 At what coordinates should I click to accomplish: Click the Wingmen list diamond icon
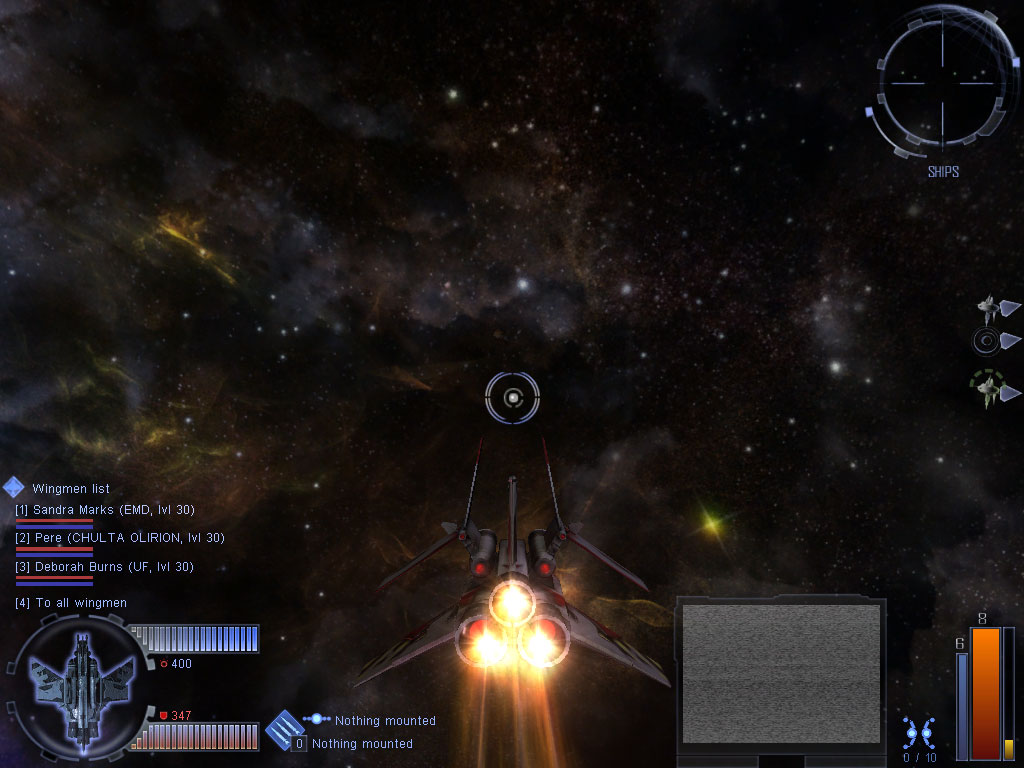click(14, 488)
